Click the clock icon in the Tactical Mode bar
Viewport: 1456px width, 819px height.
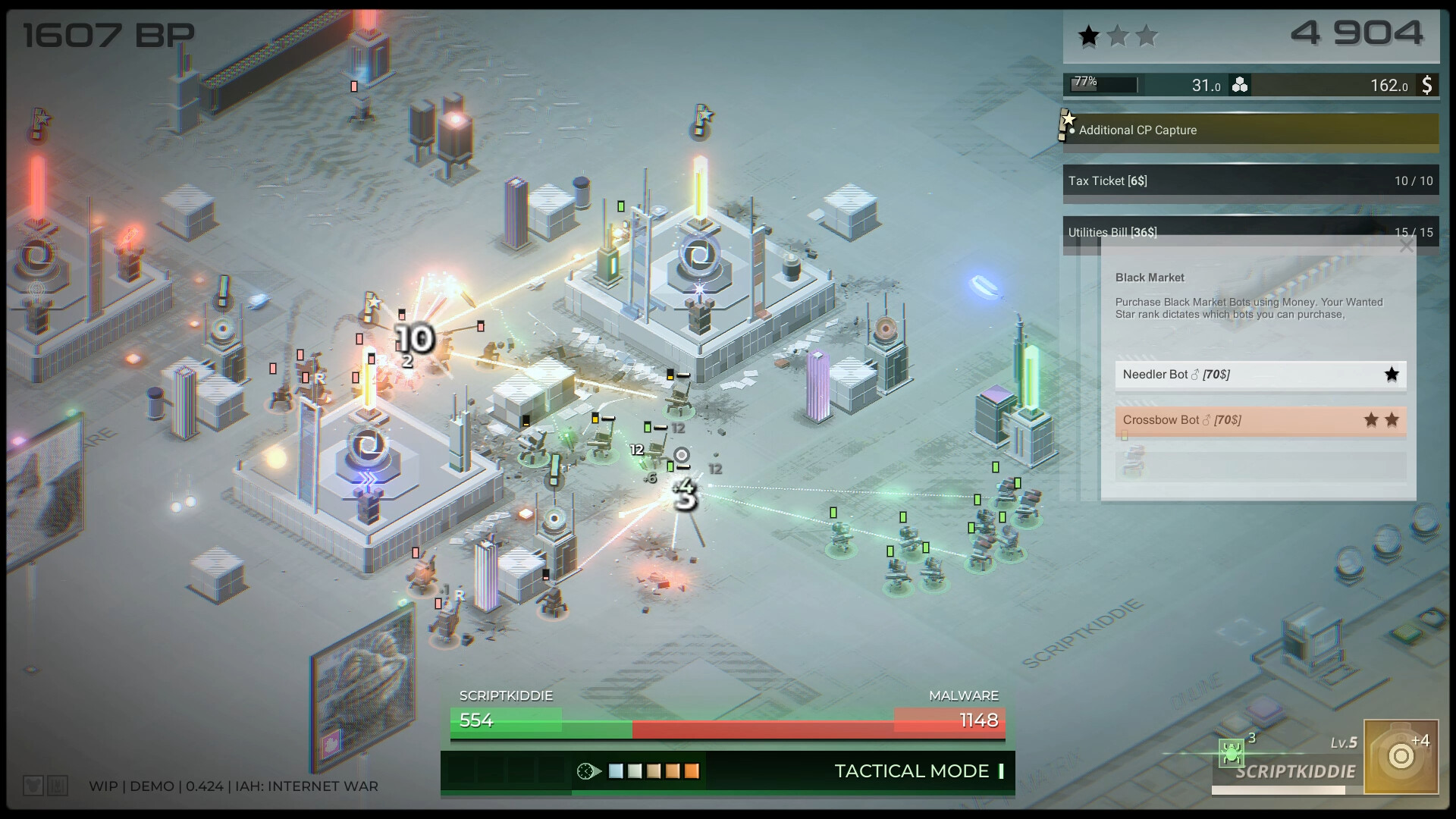tap(585, 771)
